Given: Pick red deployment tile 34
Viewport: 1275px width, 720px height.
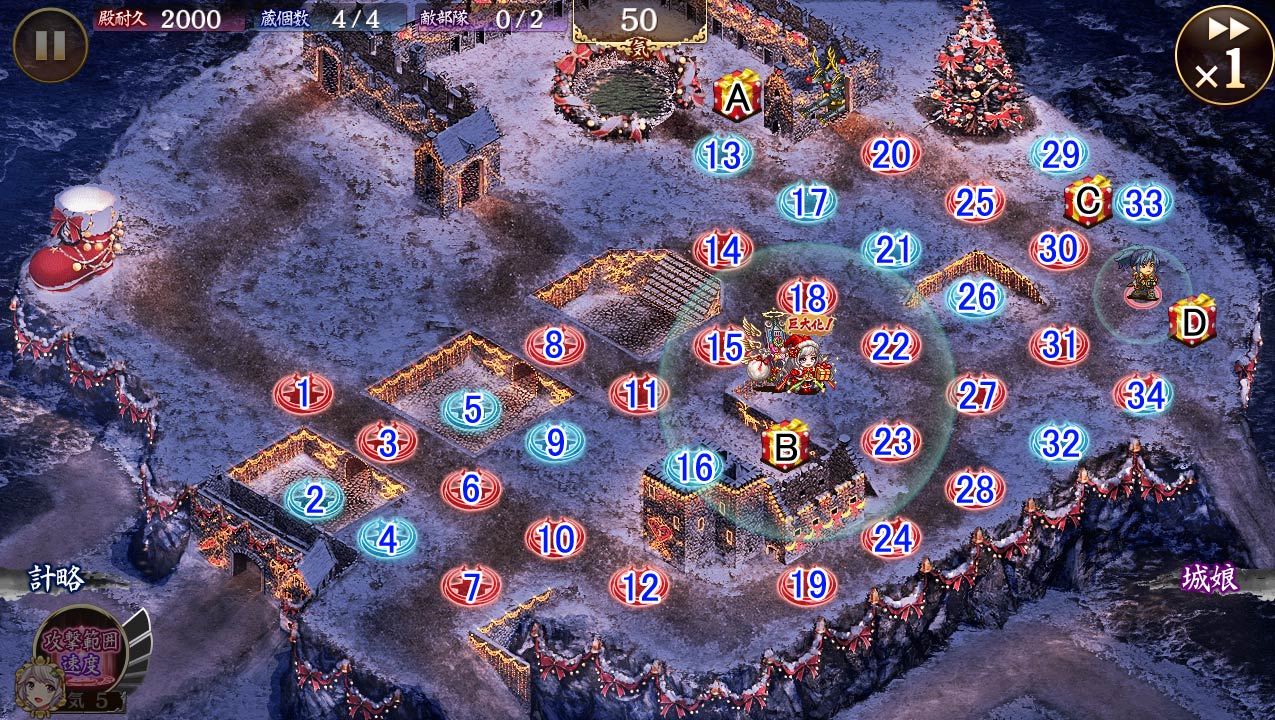Looking at the screenshot, I should tap(1145, 396).
